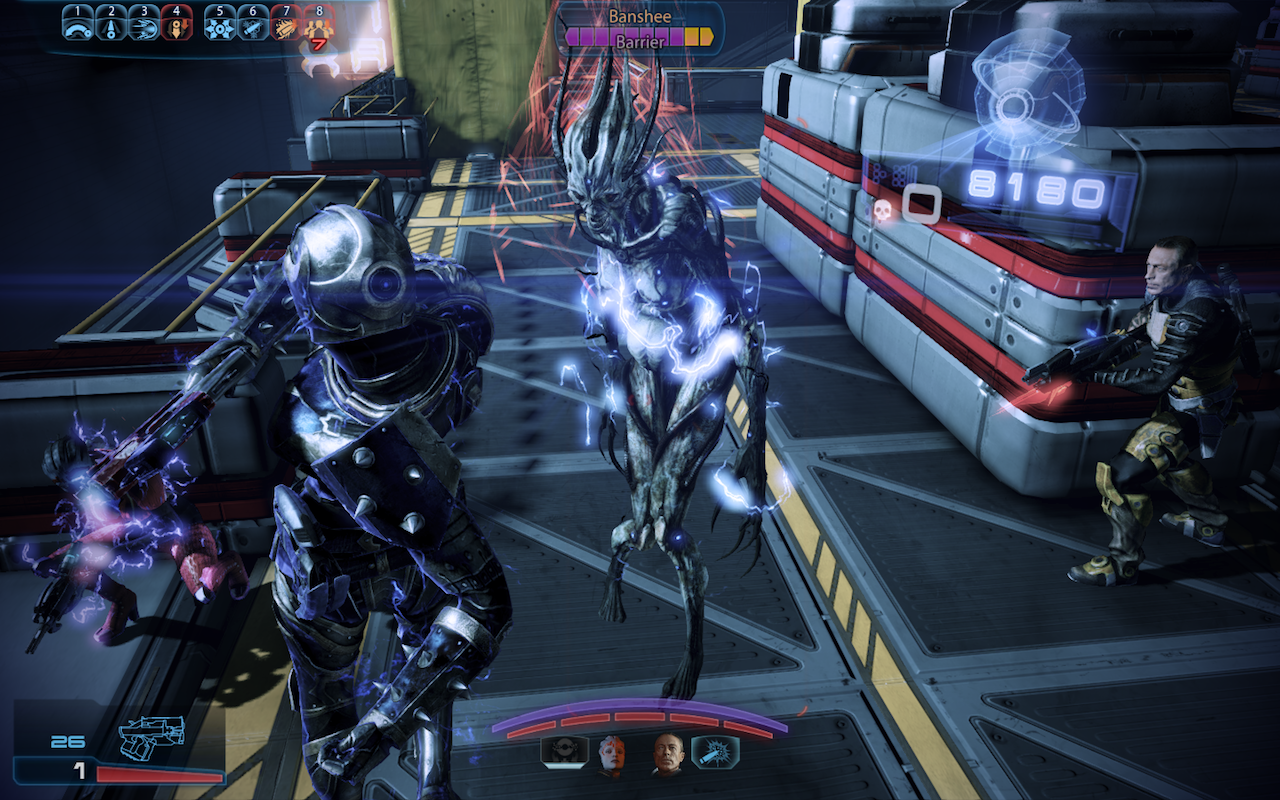
Task: Select the orange ammo power in slot 7
Action: pyautogui.click(x=286, y=25)
